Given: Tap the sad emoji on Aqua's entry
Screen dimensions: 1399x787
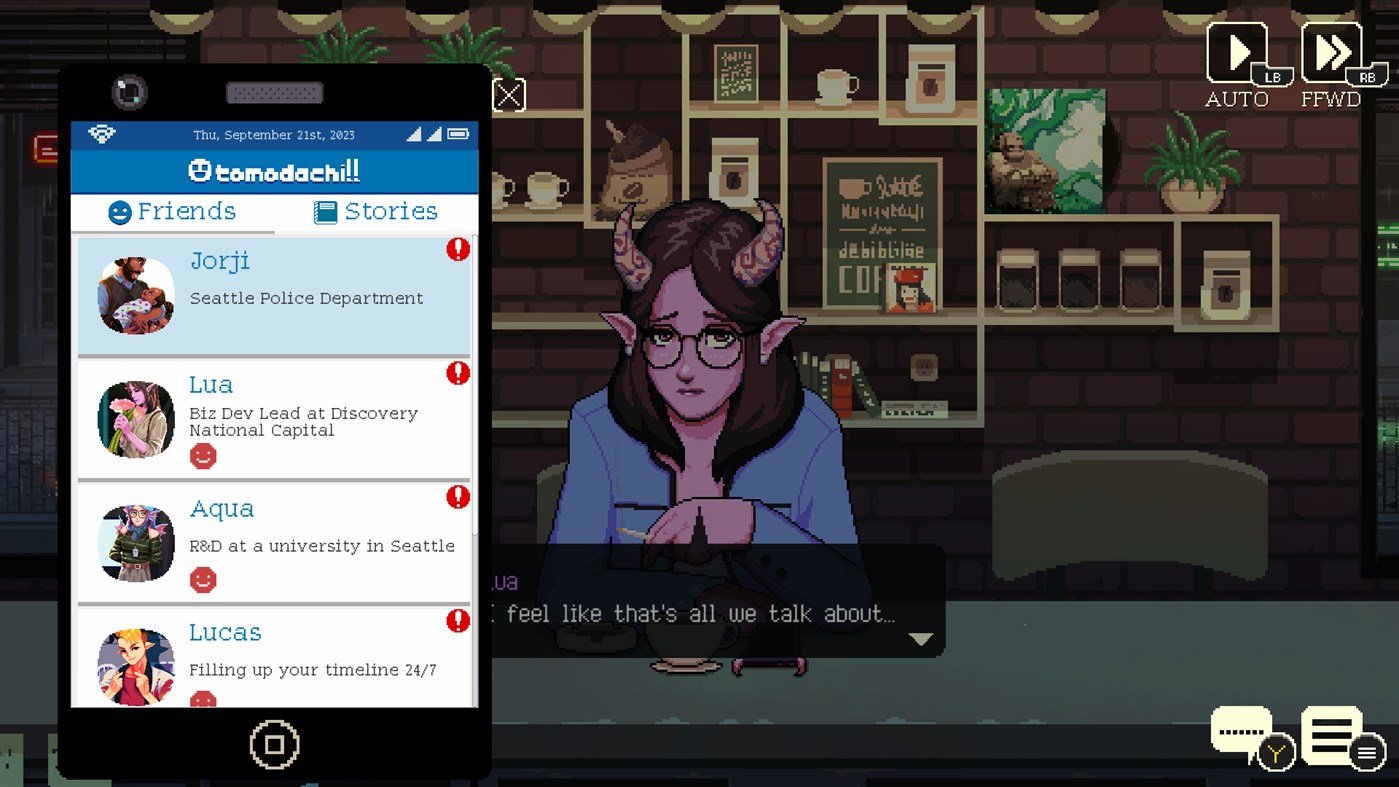Looking at the screenshot, I should point(203,579).
